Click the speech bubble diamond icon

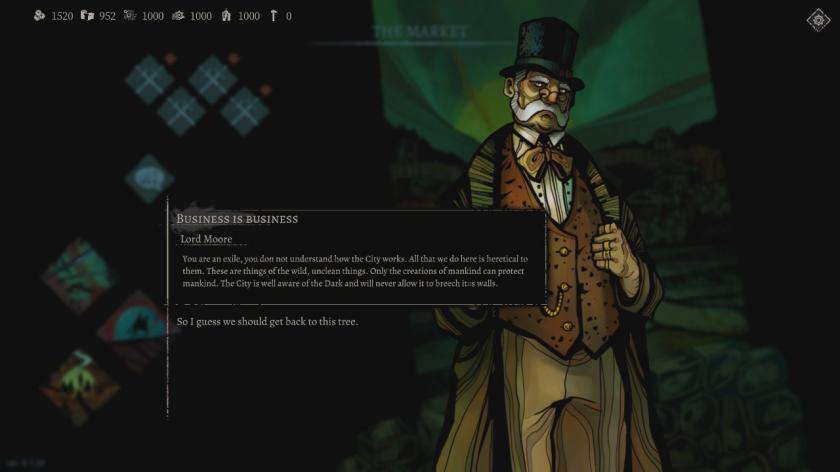[x=149, y=178]
